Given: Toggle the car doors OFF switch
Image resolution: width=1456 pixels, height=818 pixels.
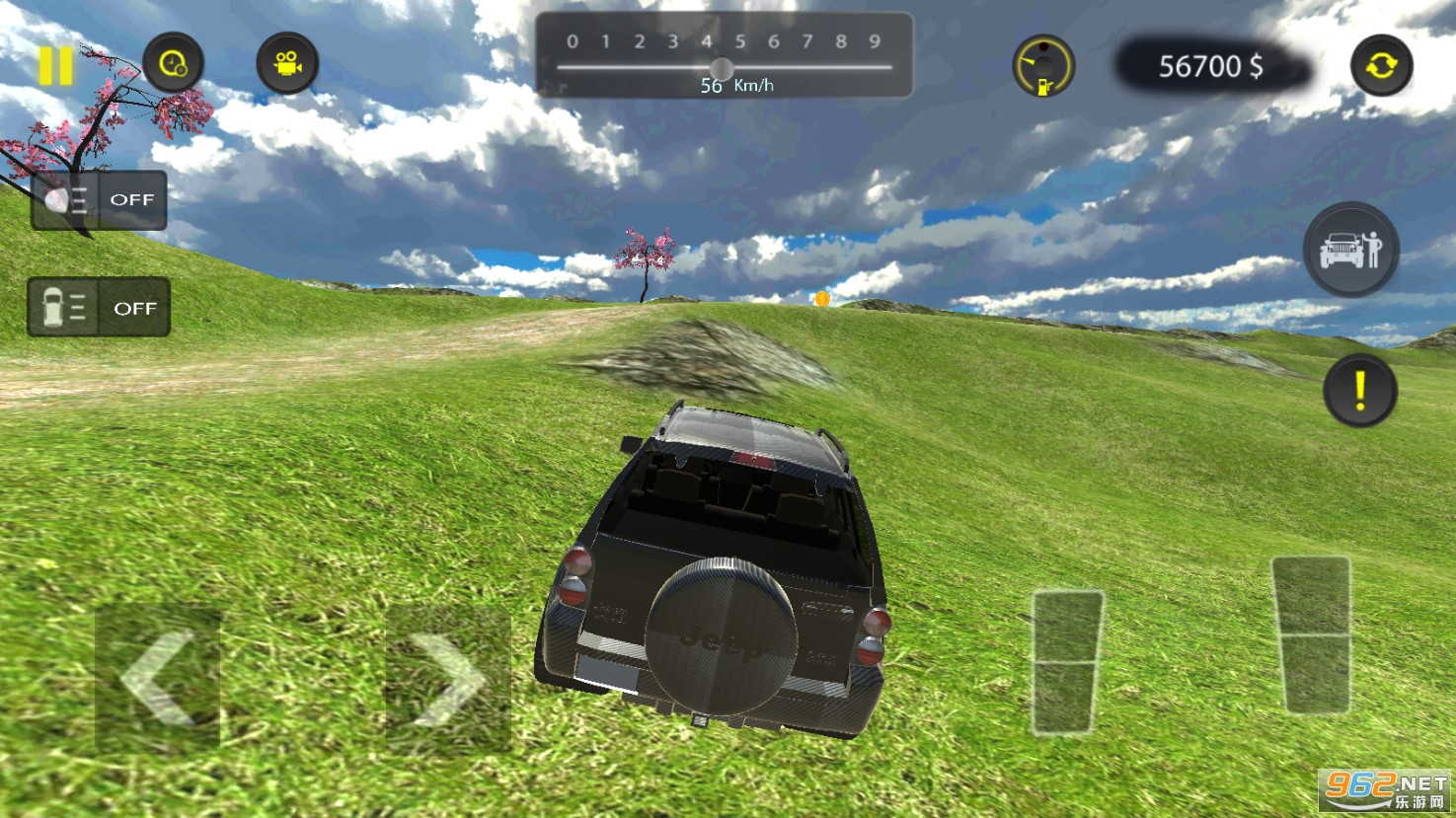Looking at the screenshot, I should [x=99, y=308].
